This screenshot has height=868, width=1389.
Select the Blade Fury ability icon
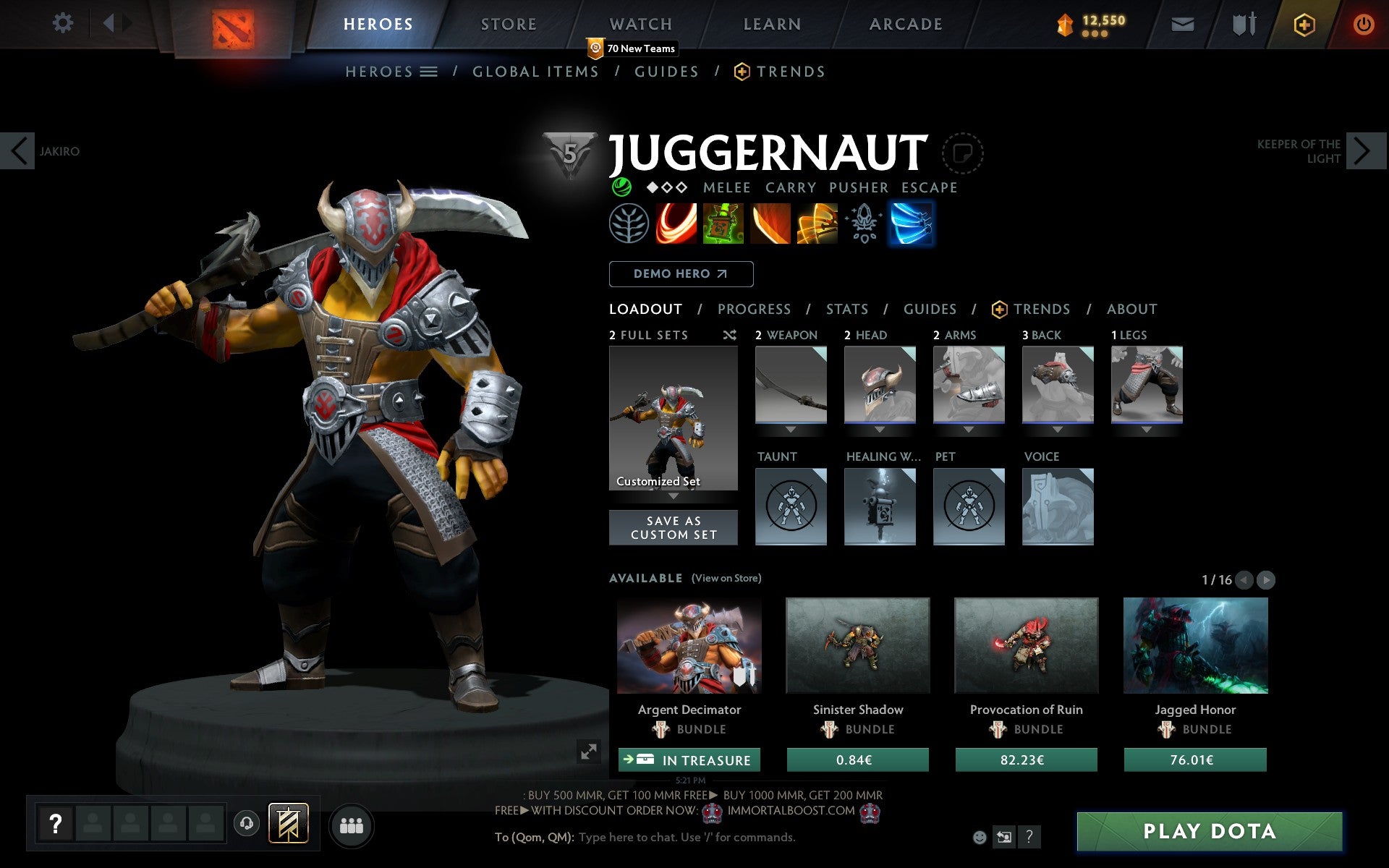pyautogui.click(x=676, y=224)
